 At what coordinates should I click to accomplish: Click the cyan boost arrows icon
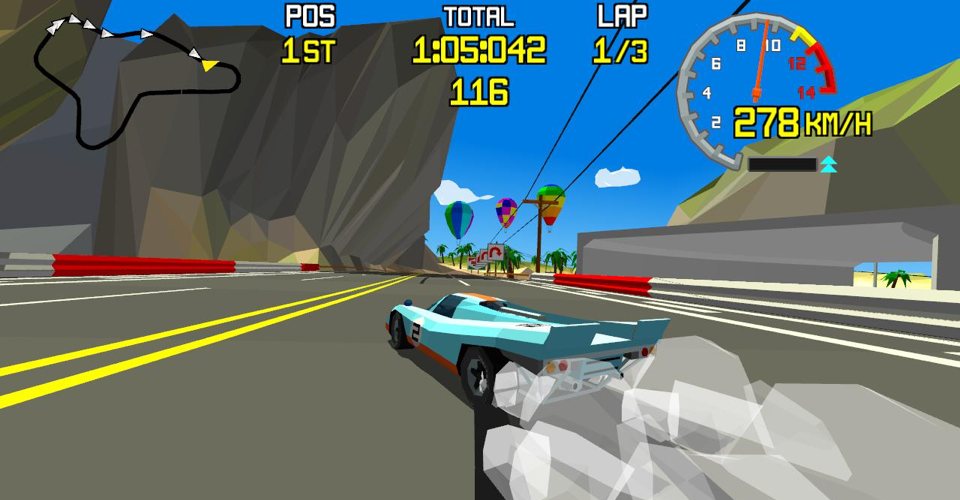[828, 164]
